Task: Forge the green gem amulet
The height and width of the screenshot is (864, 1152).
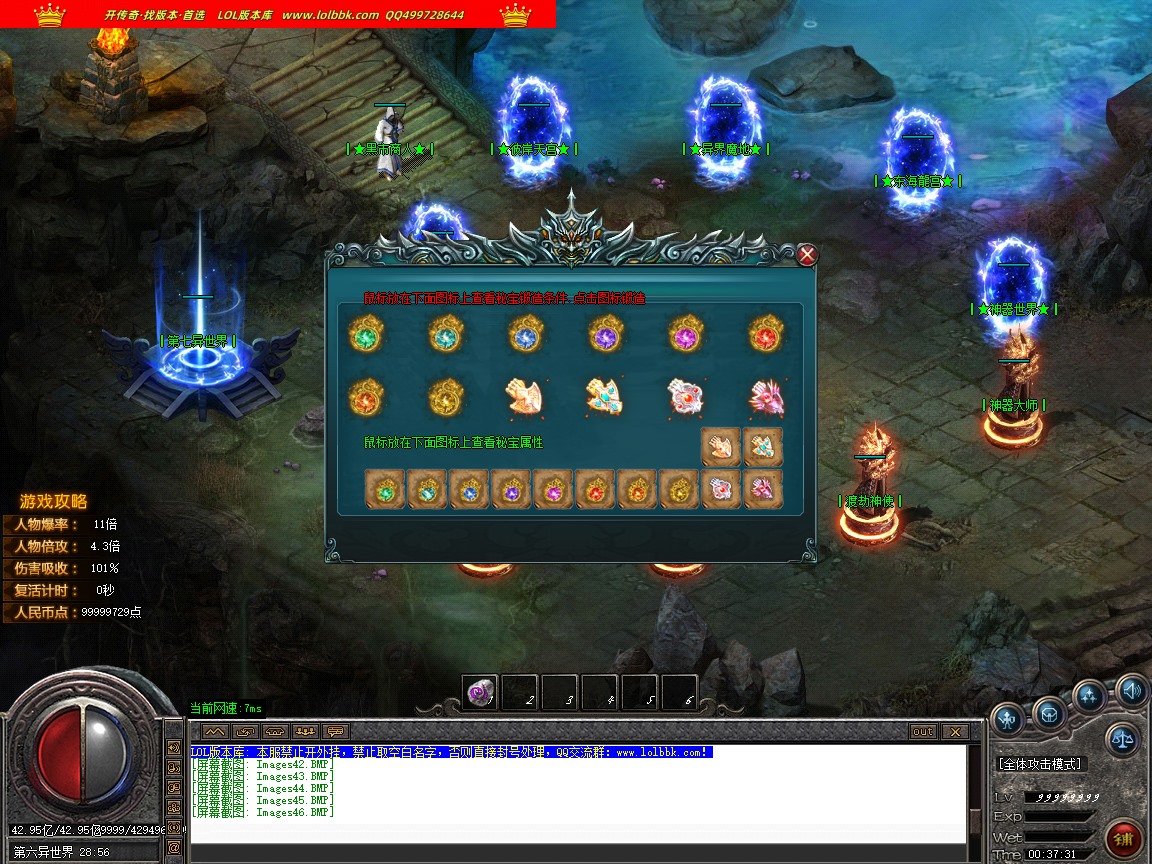Action: 366,333
